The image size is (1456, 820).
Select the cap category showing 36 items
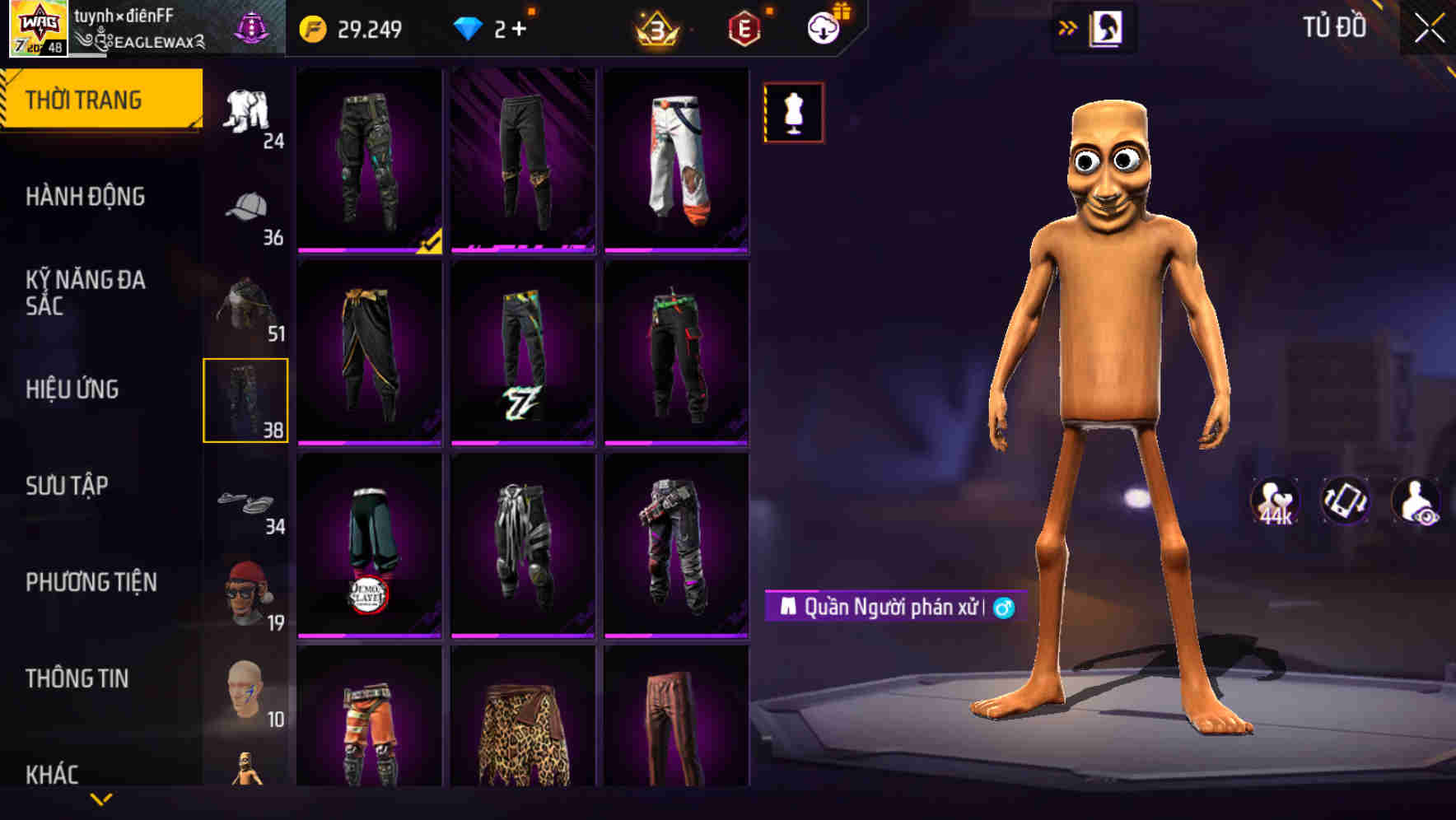pyautogui.click(x=247, y=205)
